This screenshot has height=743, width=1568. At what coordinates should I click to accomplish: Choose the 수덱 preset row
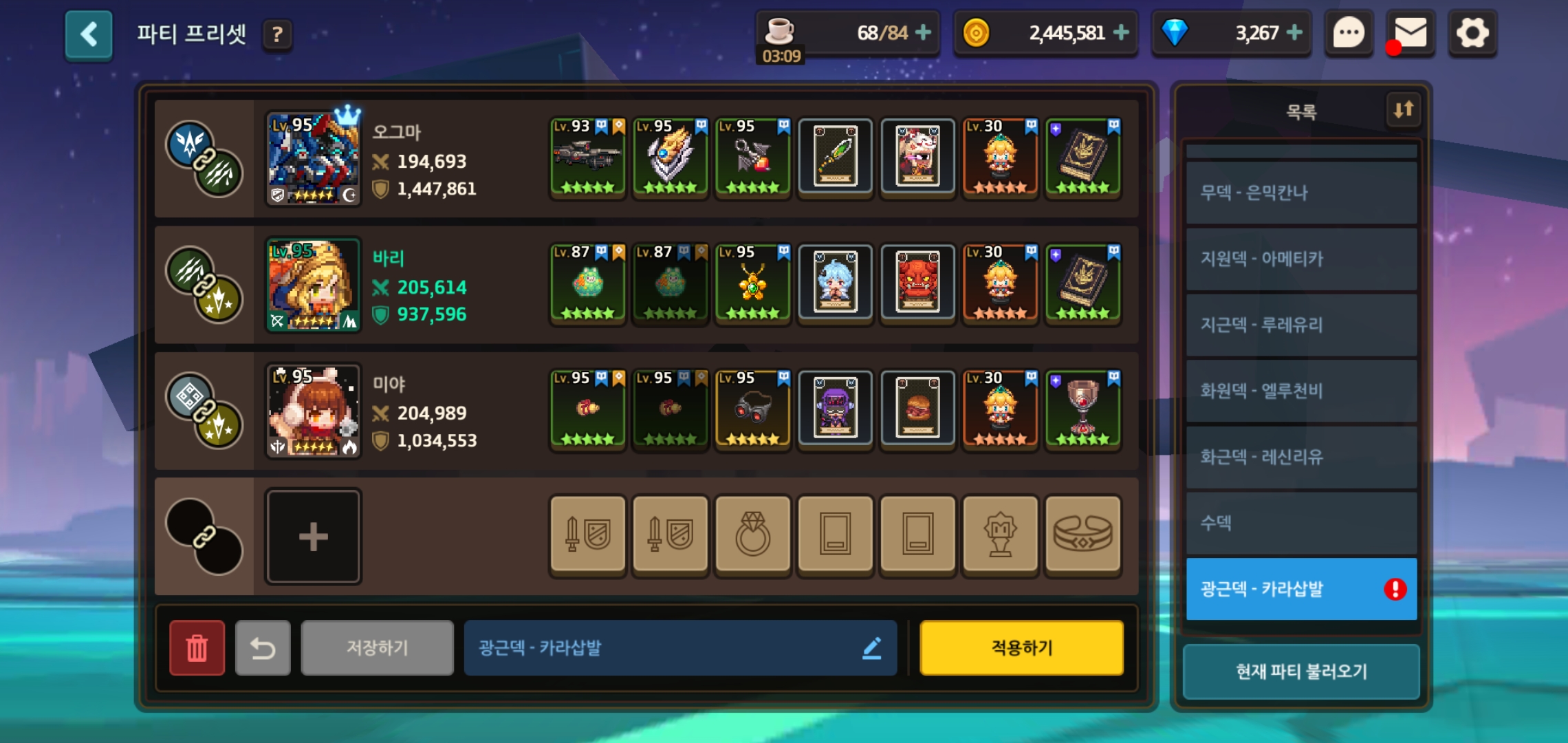[1301, 523]
